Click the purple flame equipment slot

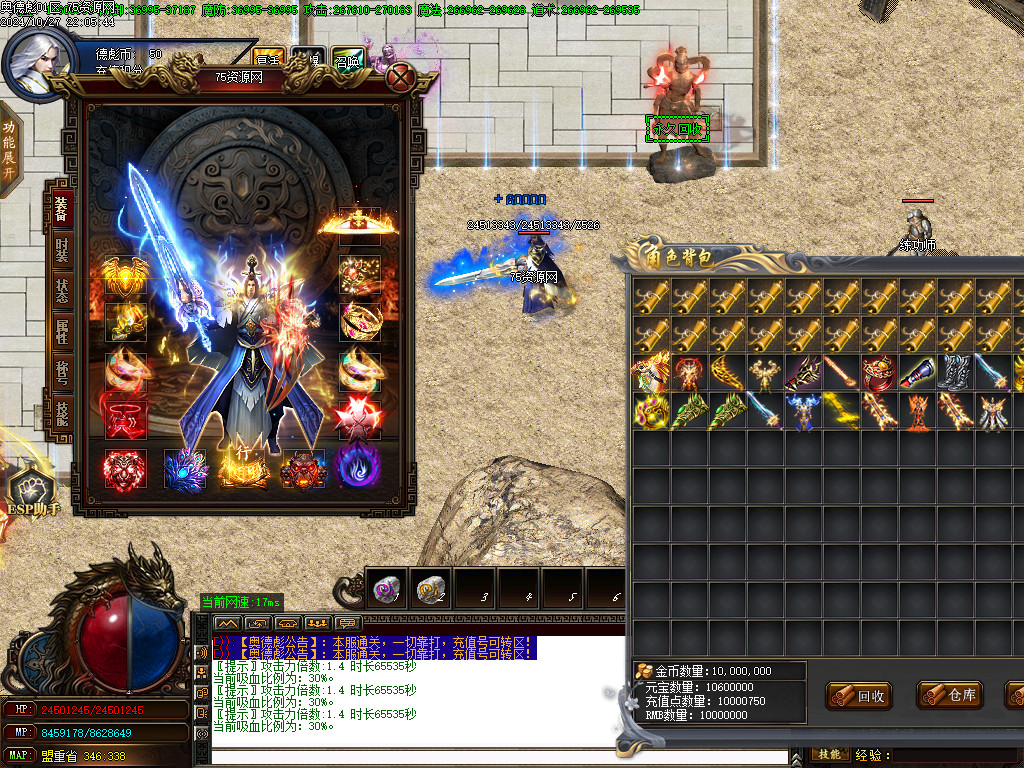(358, 467)
